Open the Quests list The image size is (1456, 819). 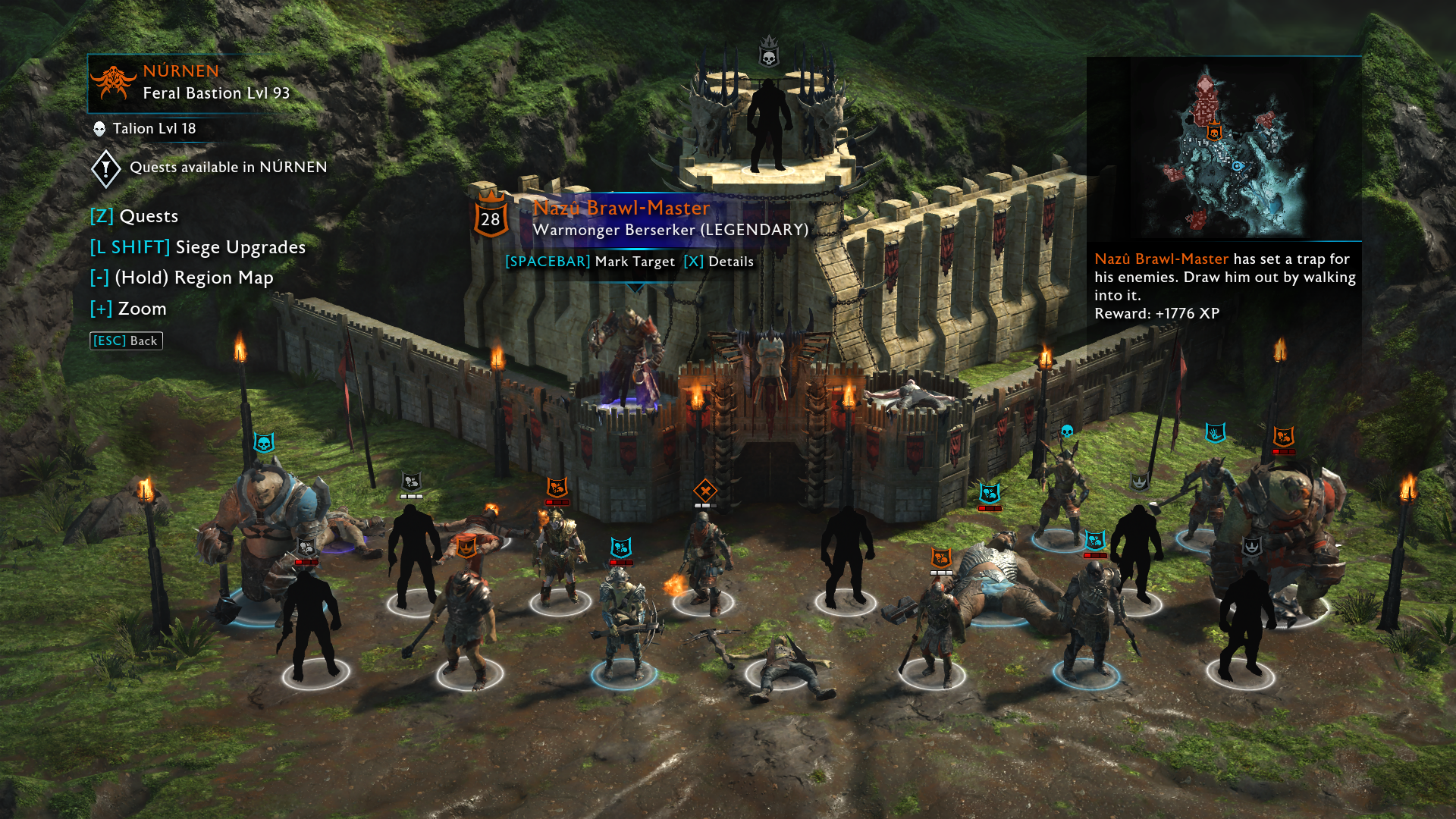[134, 217]
